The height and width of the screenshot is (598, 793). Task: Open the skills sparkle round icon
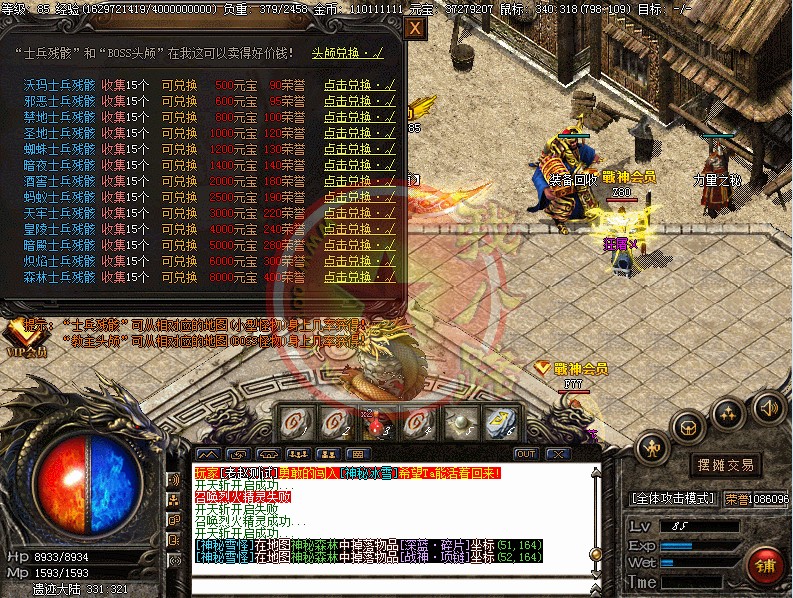(x=729, y=411)
